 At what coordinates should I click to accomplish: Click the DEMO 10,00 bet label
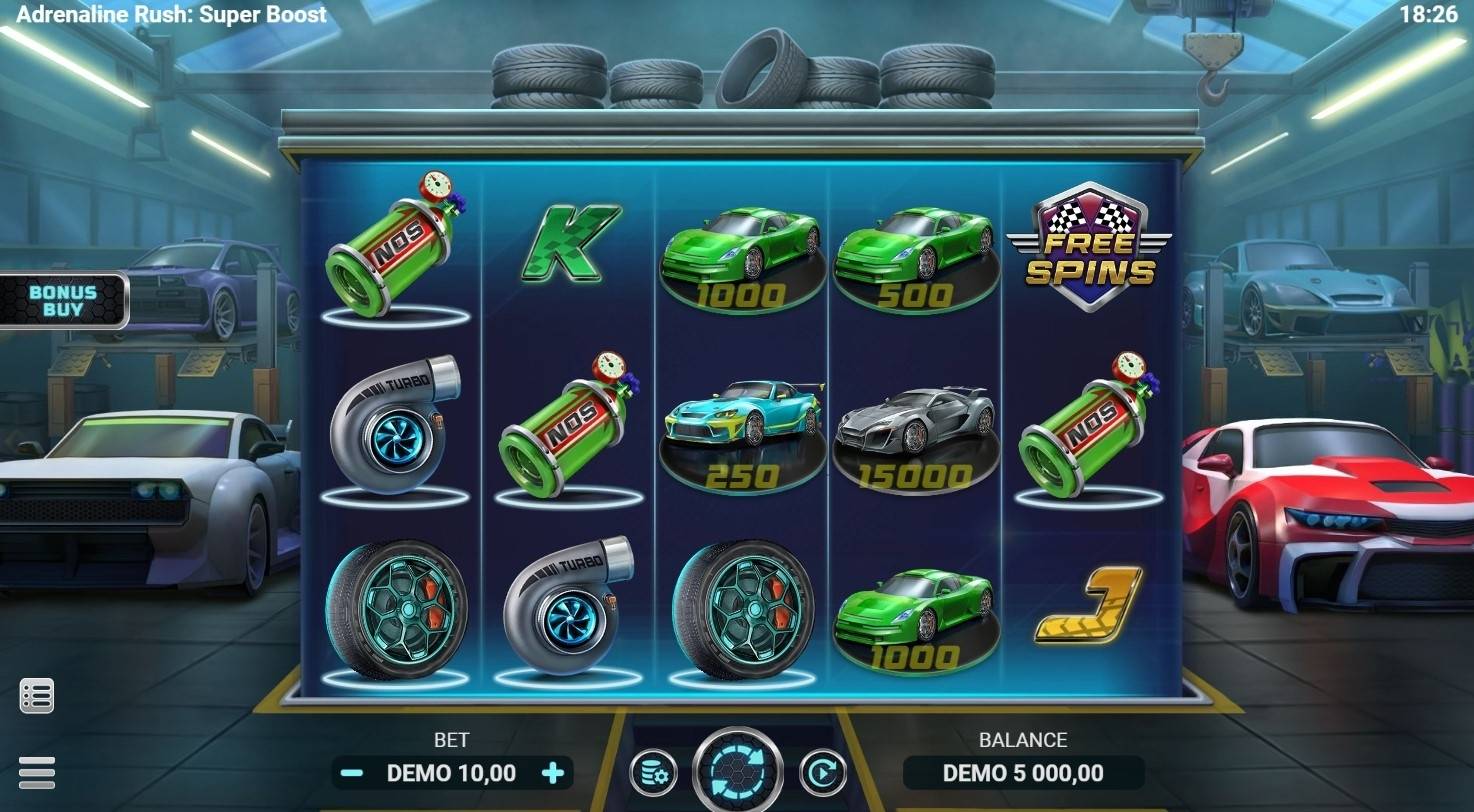click(x=452, y=773)
